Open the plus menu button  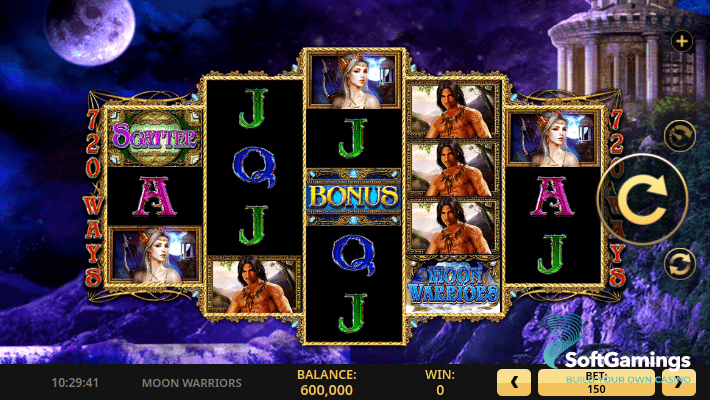(x=682, y=41)
